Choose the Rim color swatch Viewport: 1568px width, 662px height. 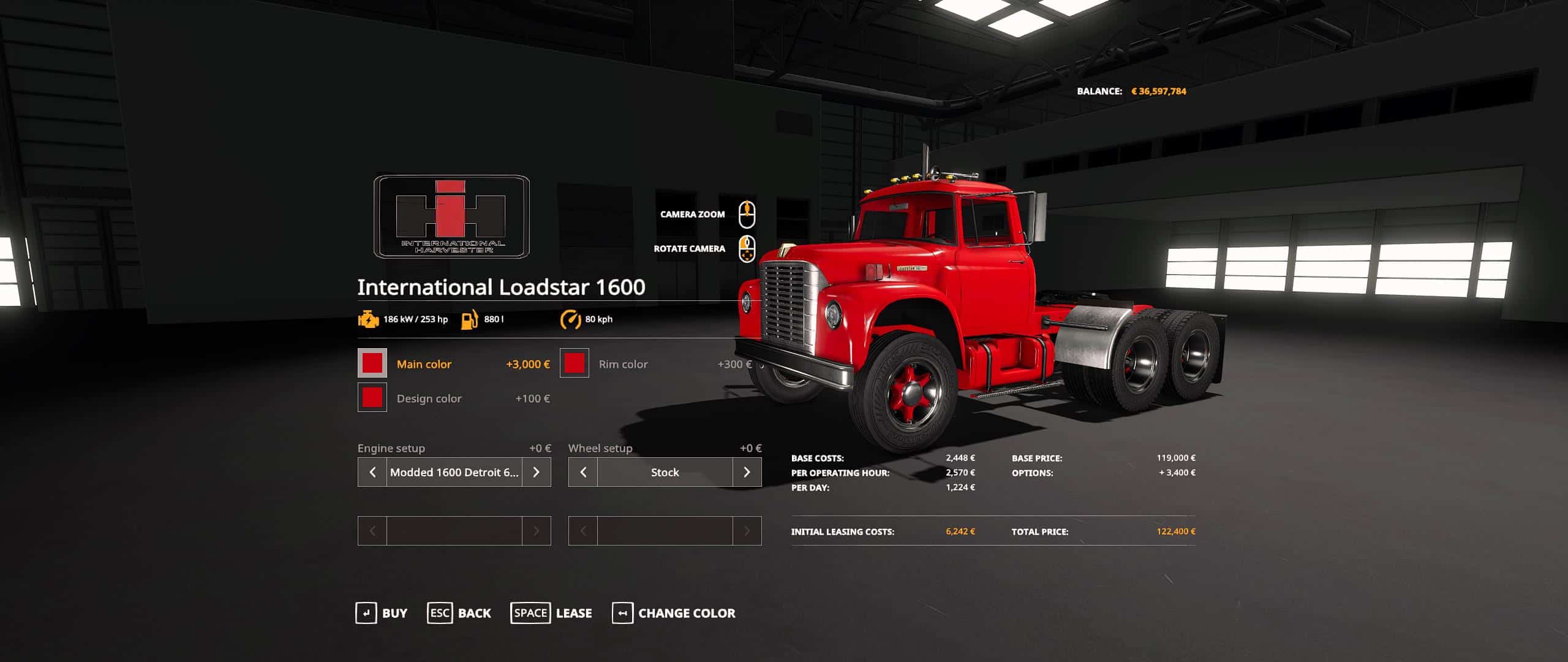[x=574, y=363]
